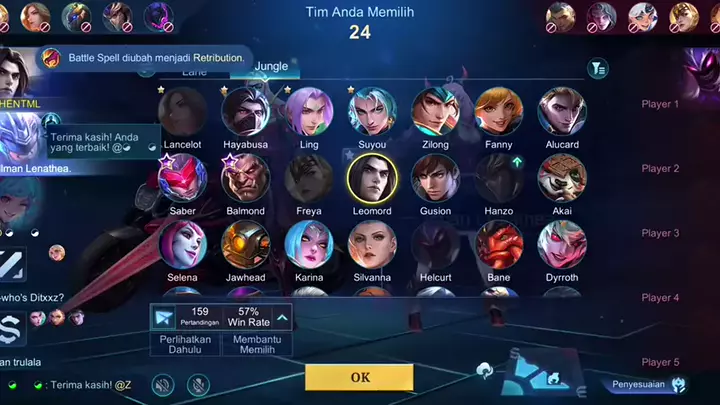Pick Gusion from the grid

435,179
